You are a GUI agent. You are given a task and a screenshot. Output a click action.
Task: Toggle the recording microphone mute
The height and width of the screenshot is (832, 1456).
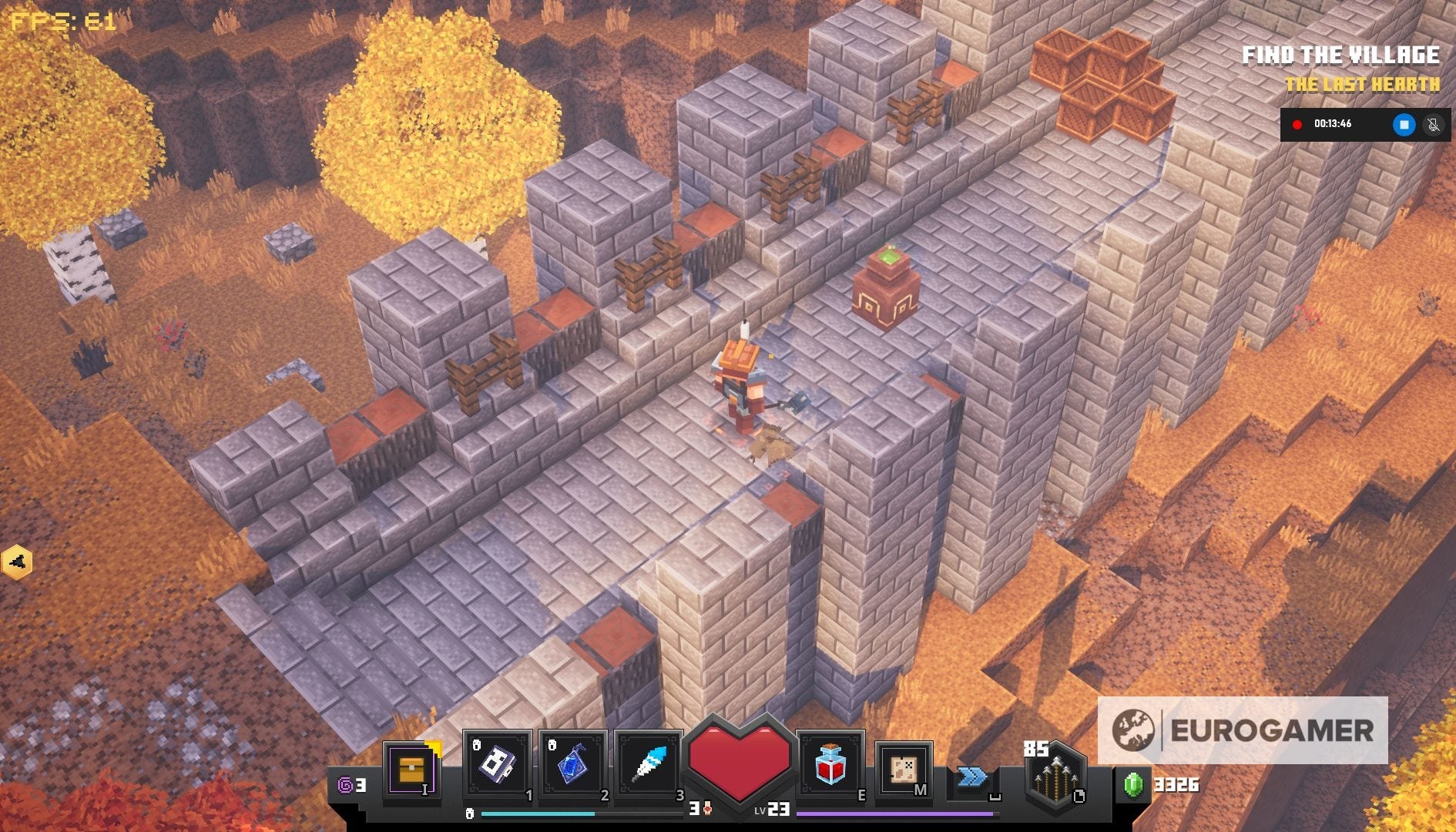pos(1433,124)
